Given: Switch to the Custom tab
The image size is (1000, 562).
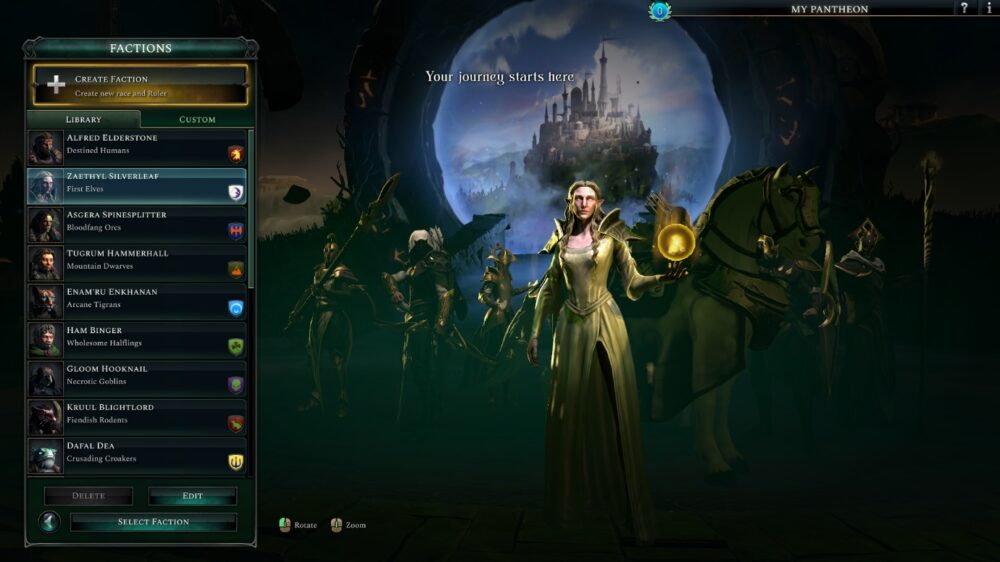Looking at the screenshot, I should point(197,119).
